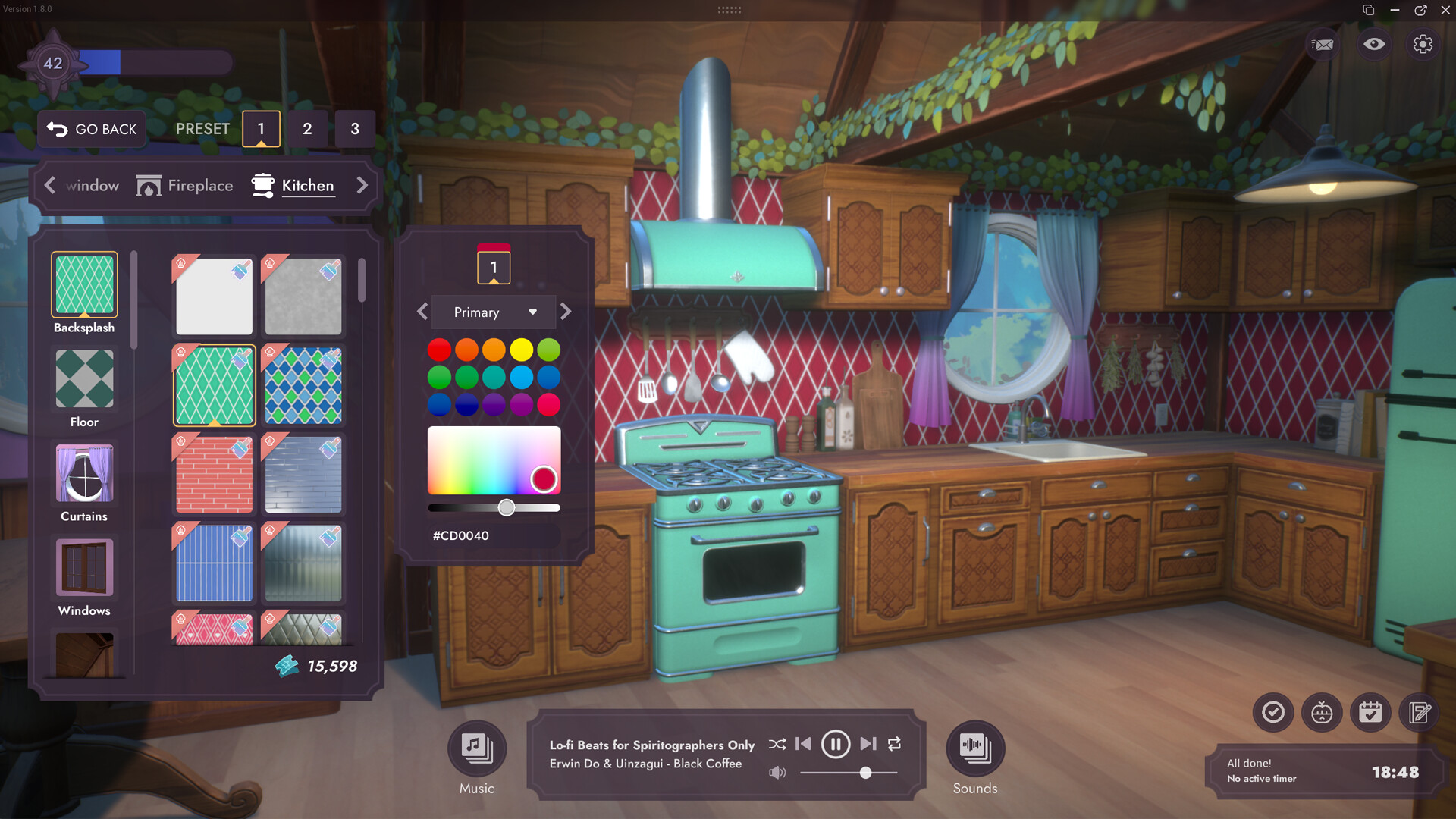Open the Primary color layer dropdown
This screenshot has width=1456, height=819.
[x=494, y=312]
